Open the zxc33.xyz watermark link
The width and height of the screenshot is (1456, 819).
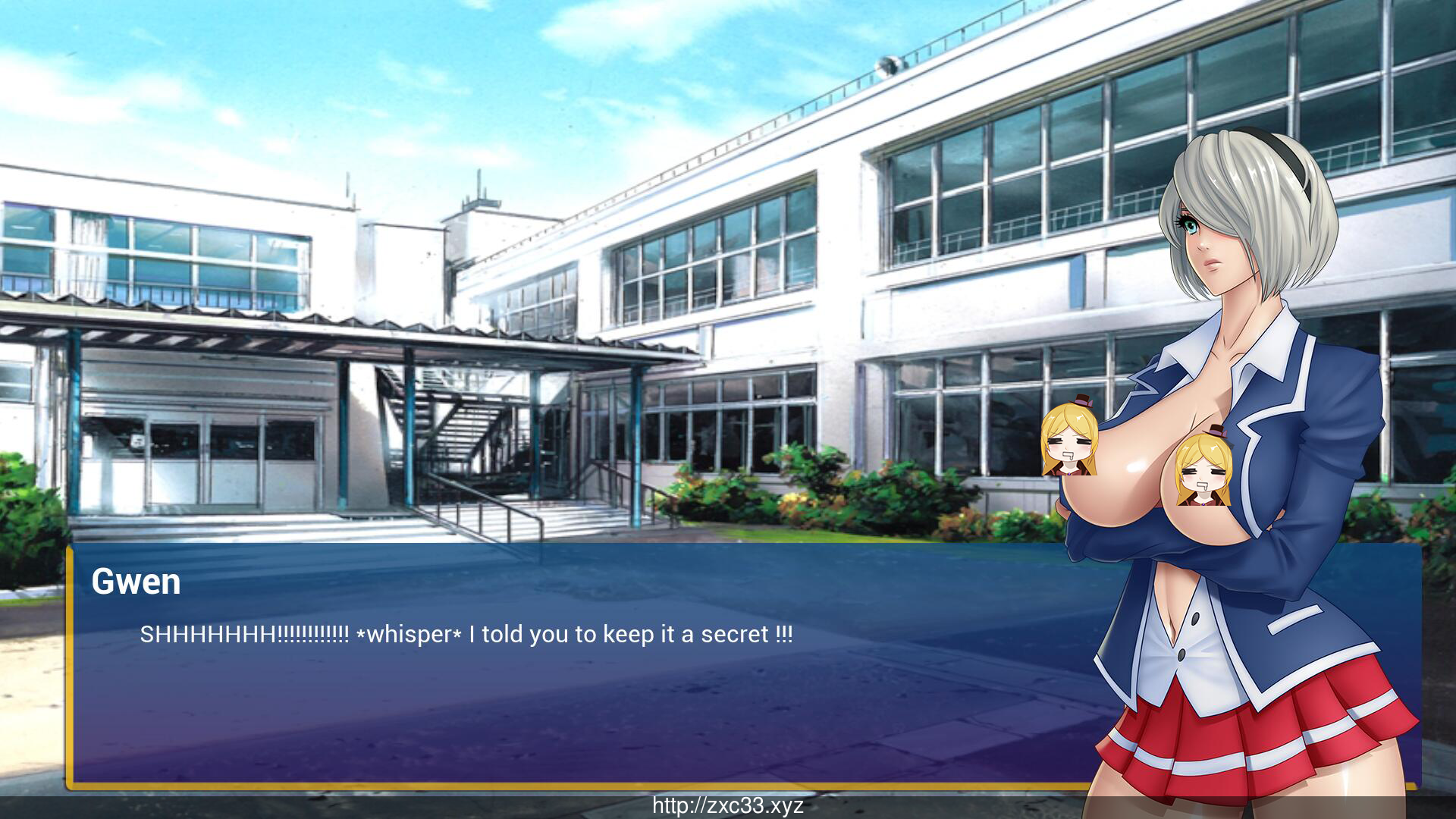tap(728, 805)
